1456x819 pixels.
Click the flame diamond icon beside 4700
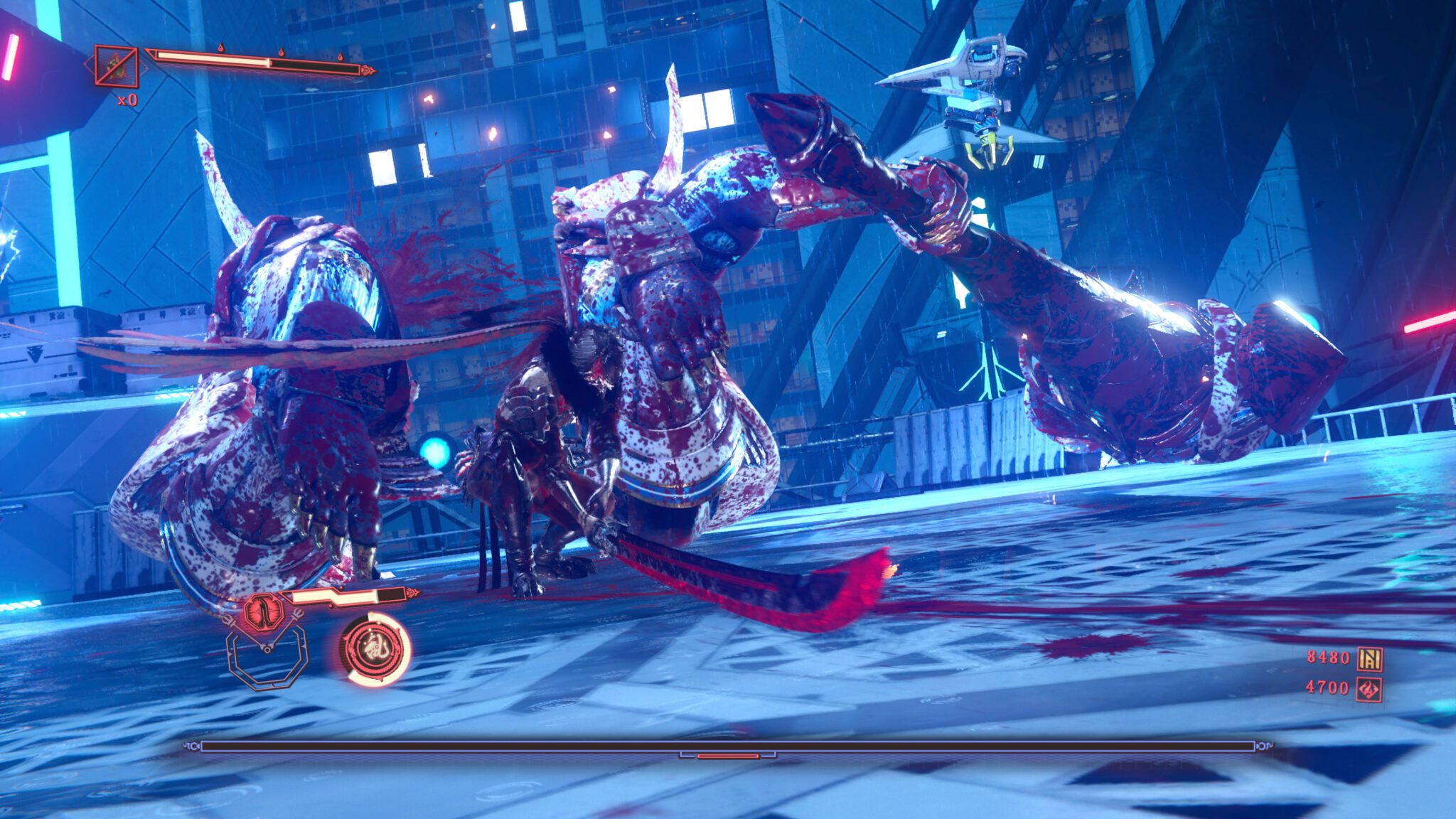[1369, 689]
